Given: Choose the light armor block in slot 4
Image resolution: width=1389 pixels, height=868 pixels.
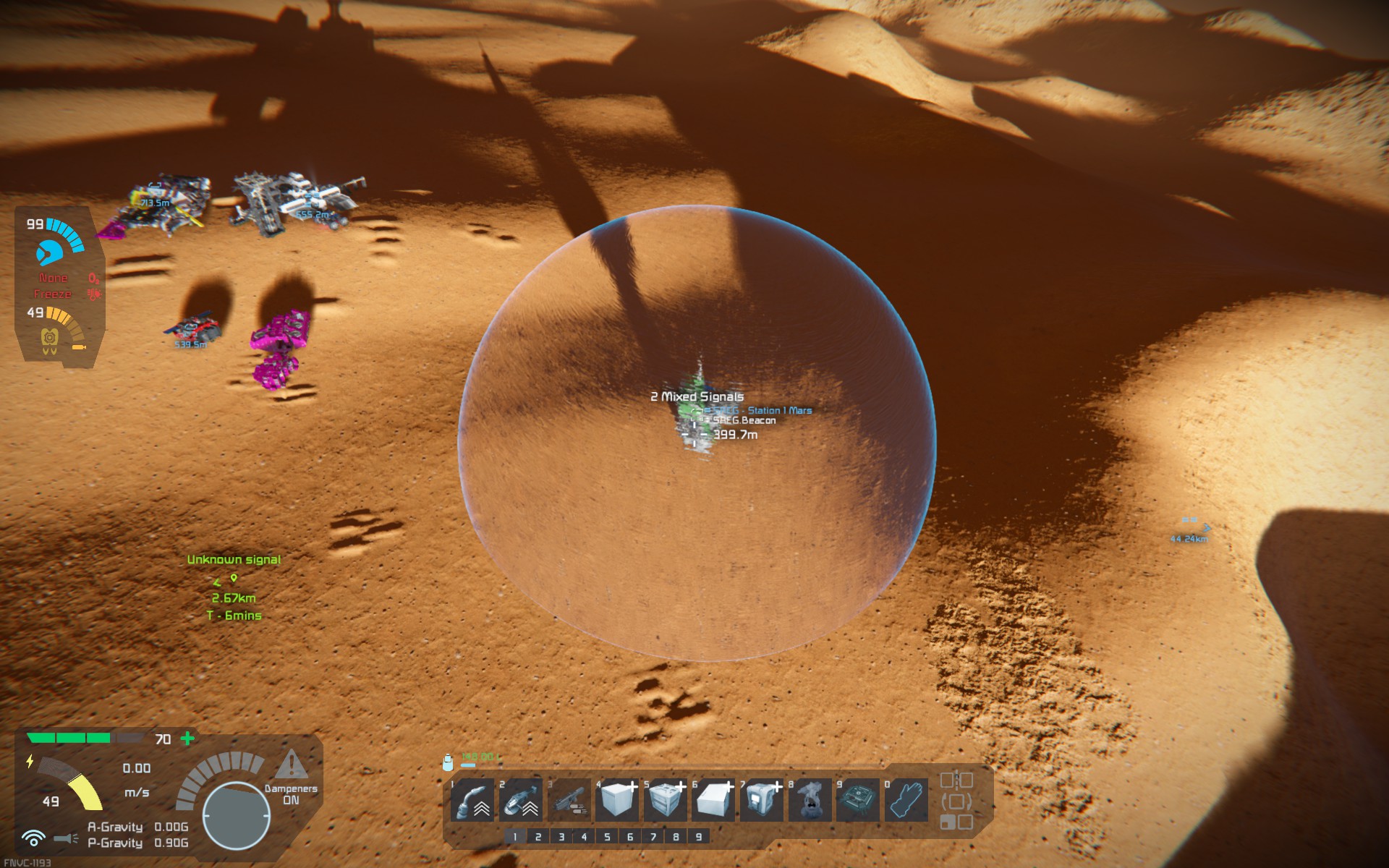Looking at the screenshot, I should [x=617, y=800].
